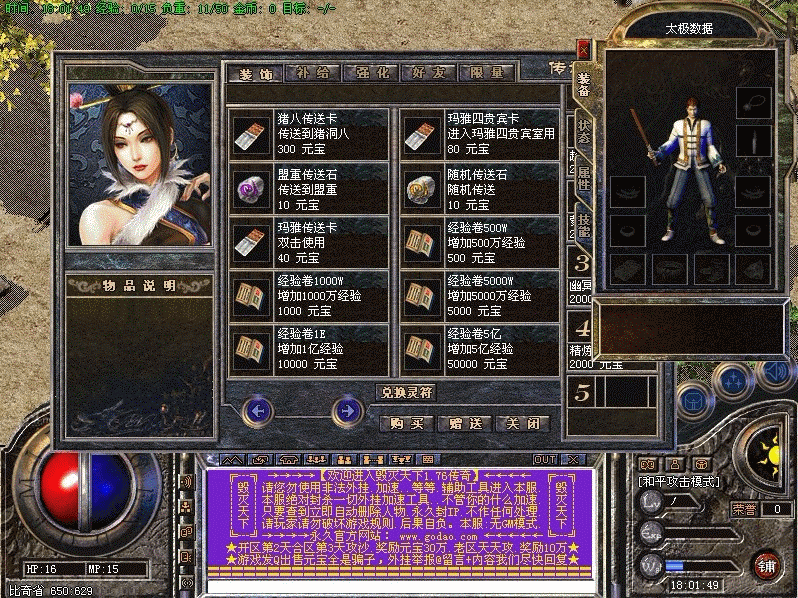Select the 盟重传送石 shop item
The height and width of the screenshot is (598, 798).
(308, 189)
